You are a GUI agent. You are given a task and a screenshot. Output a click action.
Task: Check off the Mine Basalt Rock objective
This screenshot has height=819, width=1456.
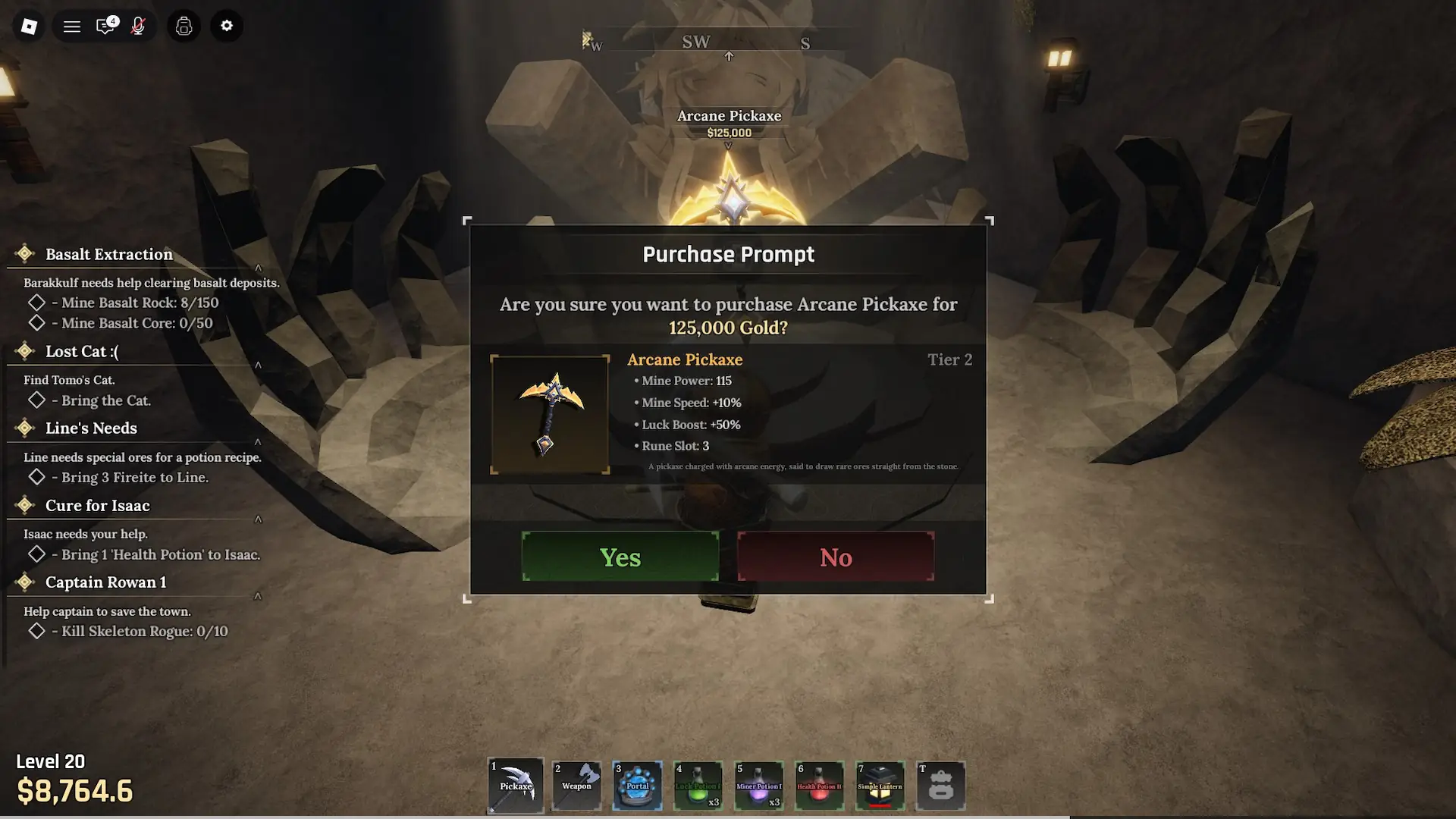coord(36,302)
